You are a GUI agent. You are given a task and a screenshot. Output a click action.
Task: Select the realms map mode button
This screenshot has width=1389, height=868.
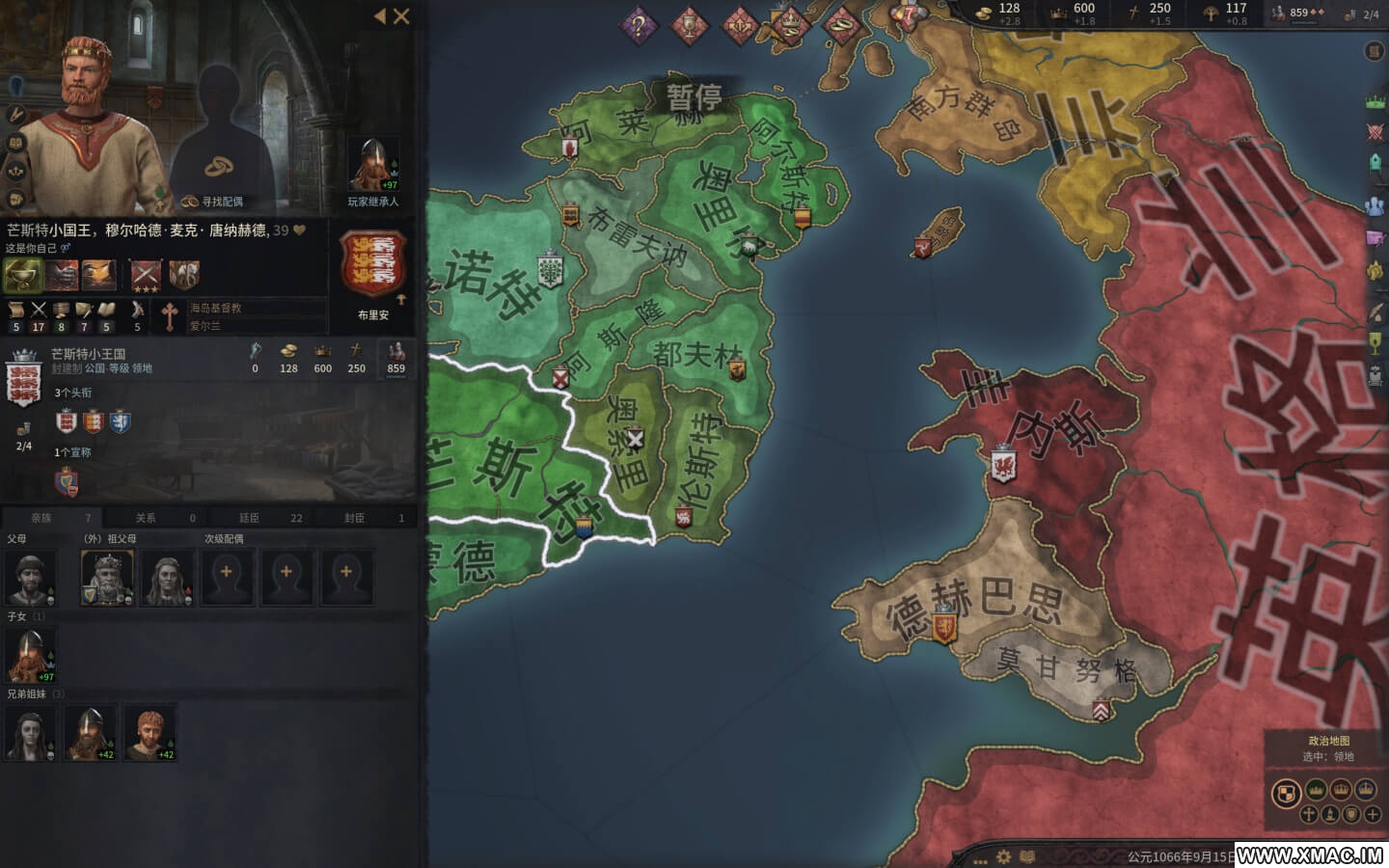tap(1286, 793)
